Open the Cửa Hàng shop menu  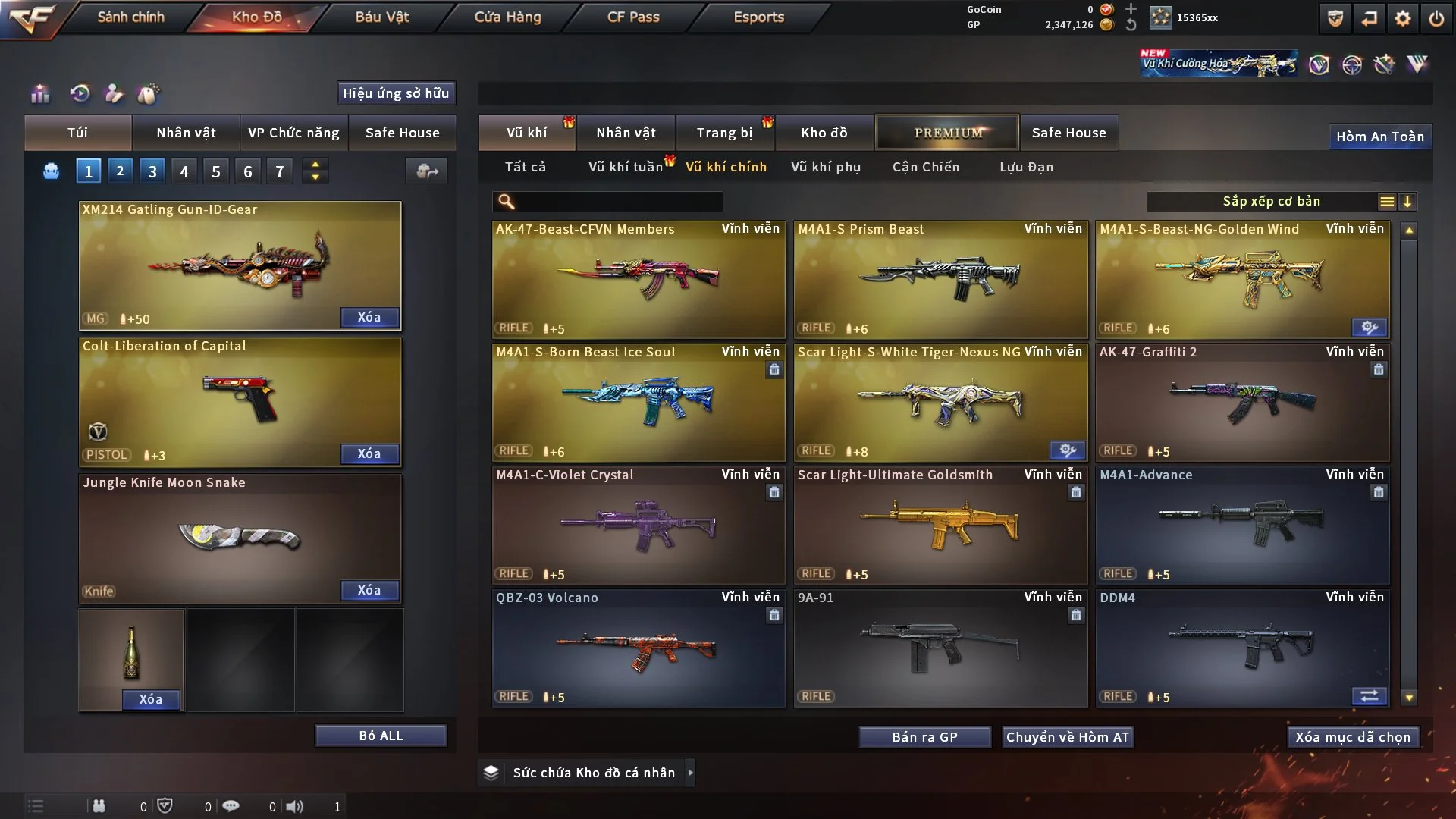tap(507, 17)
